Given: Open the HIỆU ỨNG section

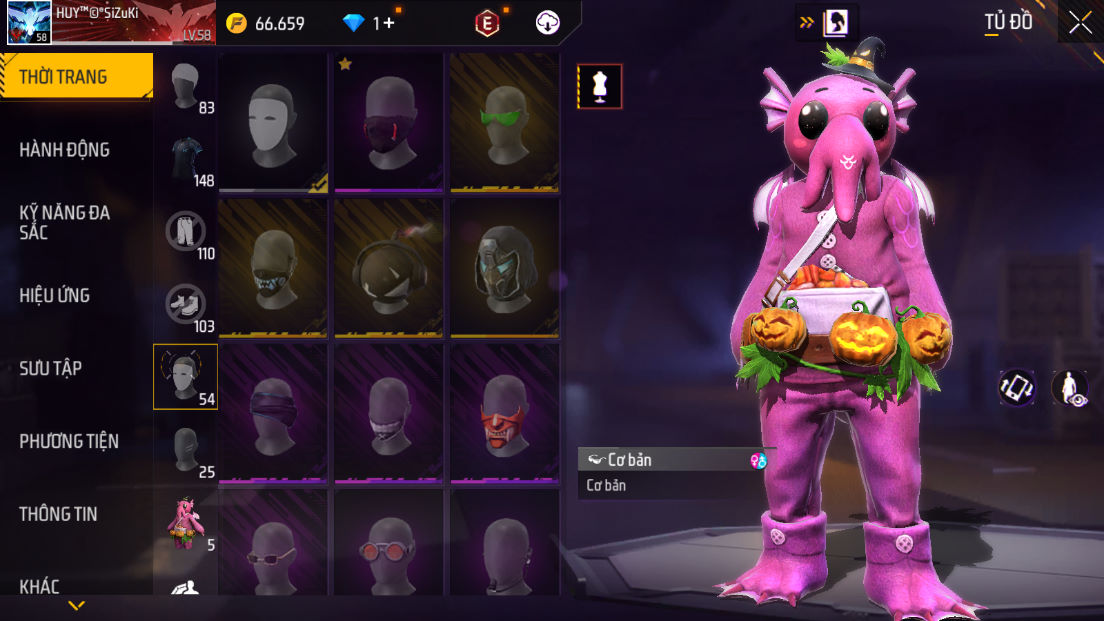Looking at the screenshot, I should click(x=55, y=295).
